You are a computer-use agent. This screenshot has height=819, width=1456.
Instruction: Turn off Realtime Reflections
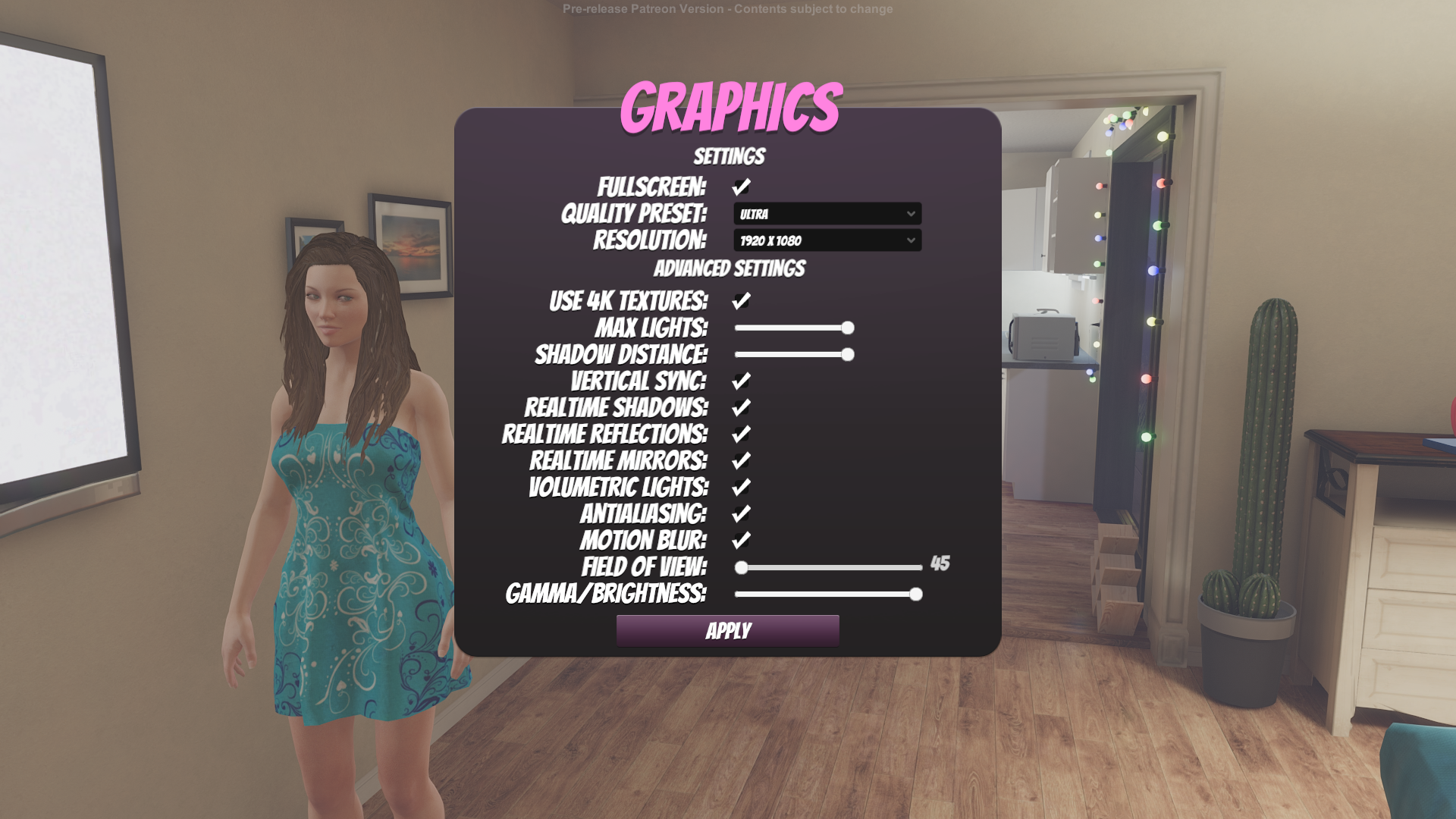741,434
